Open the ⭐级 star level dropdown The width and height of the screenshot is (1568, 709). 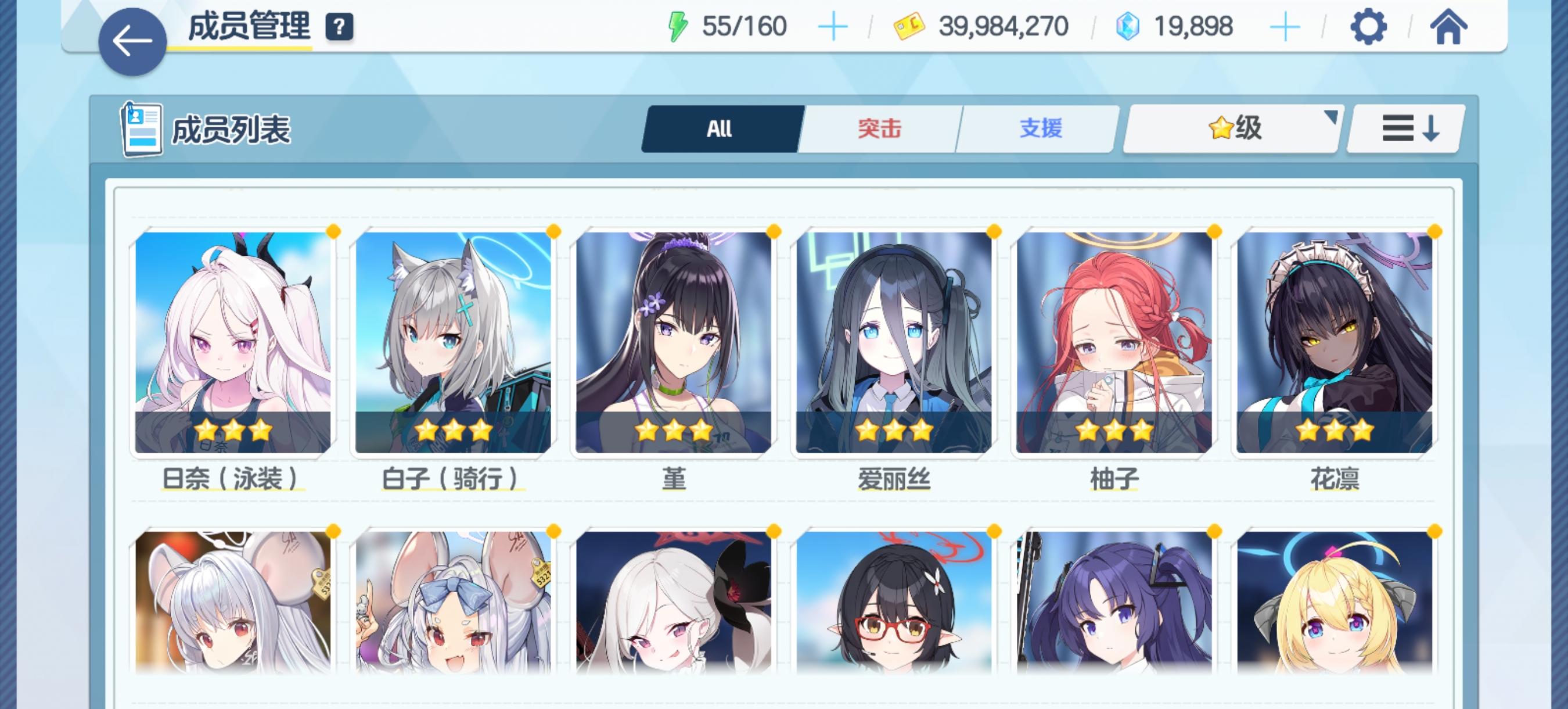(x=1231, y=127)
